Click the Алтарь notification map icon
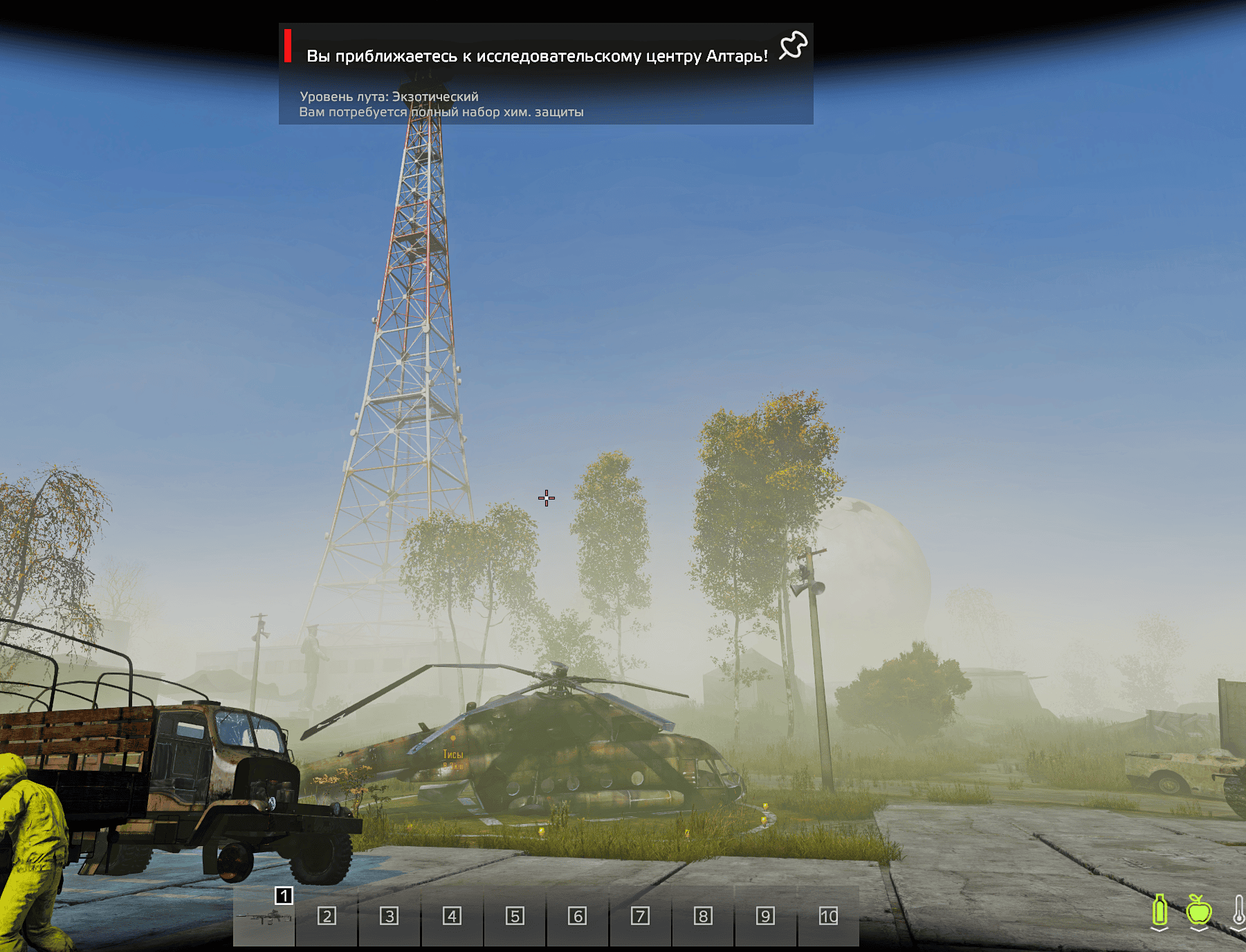1246x952 pixels. tap(793, 46)
